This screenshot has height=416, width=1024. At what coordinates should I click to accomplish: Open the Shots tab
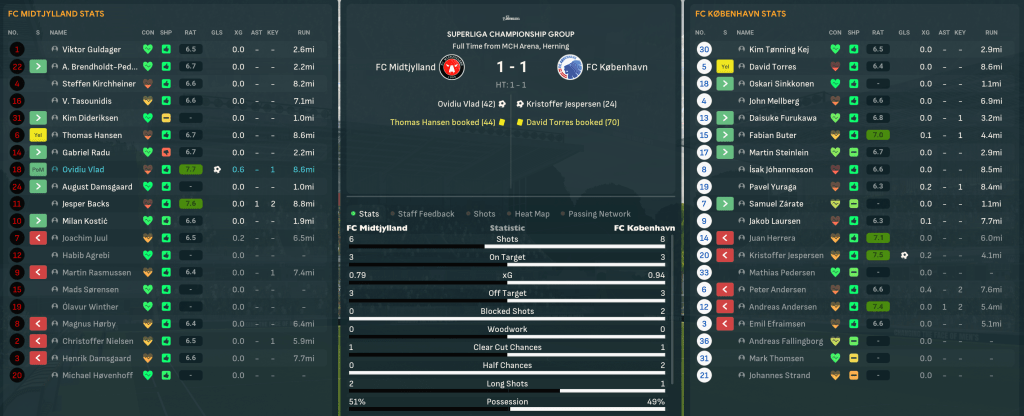click(484, 213)
